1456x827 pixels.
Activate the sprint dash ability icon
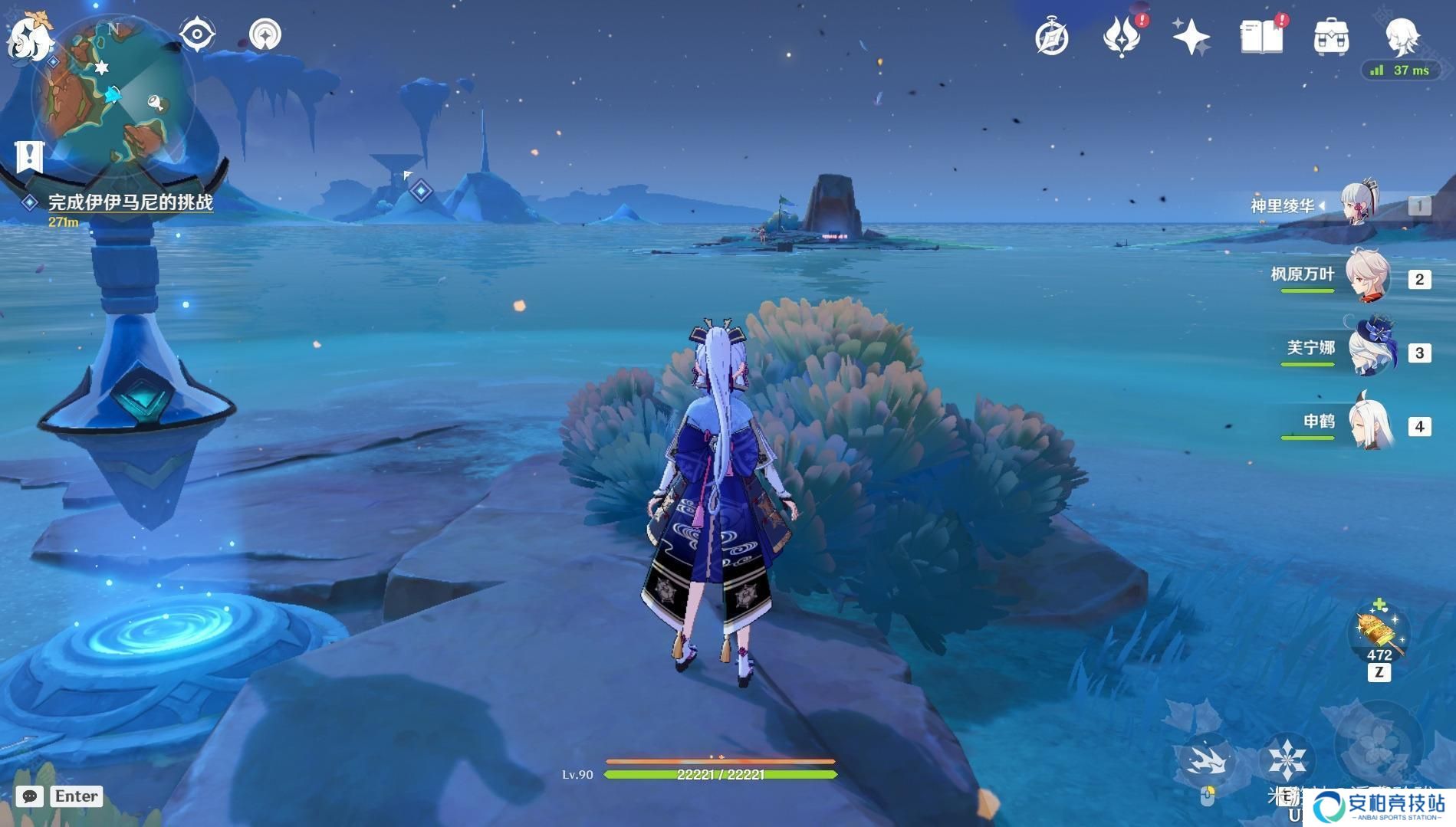coord(1207,760)
